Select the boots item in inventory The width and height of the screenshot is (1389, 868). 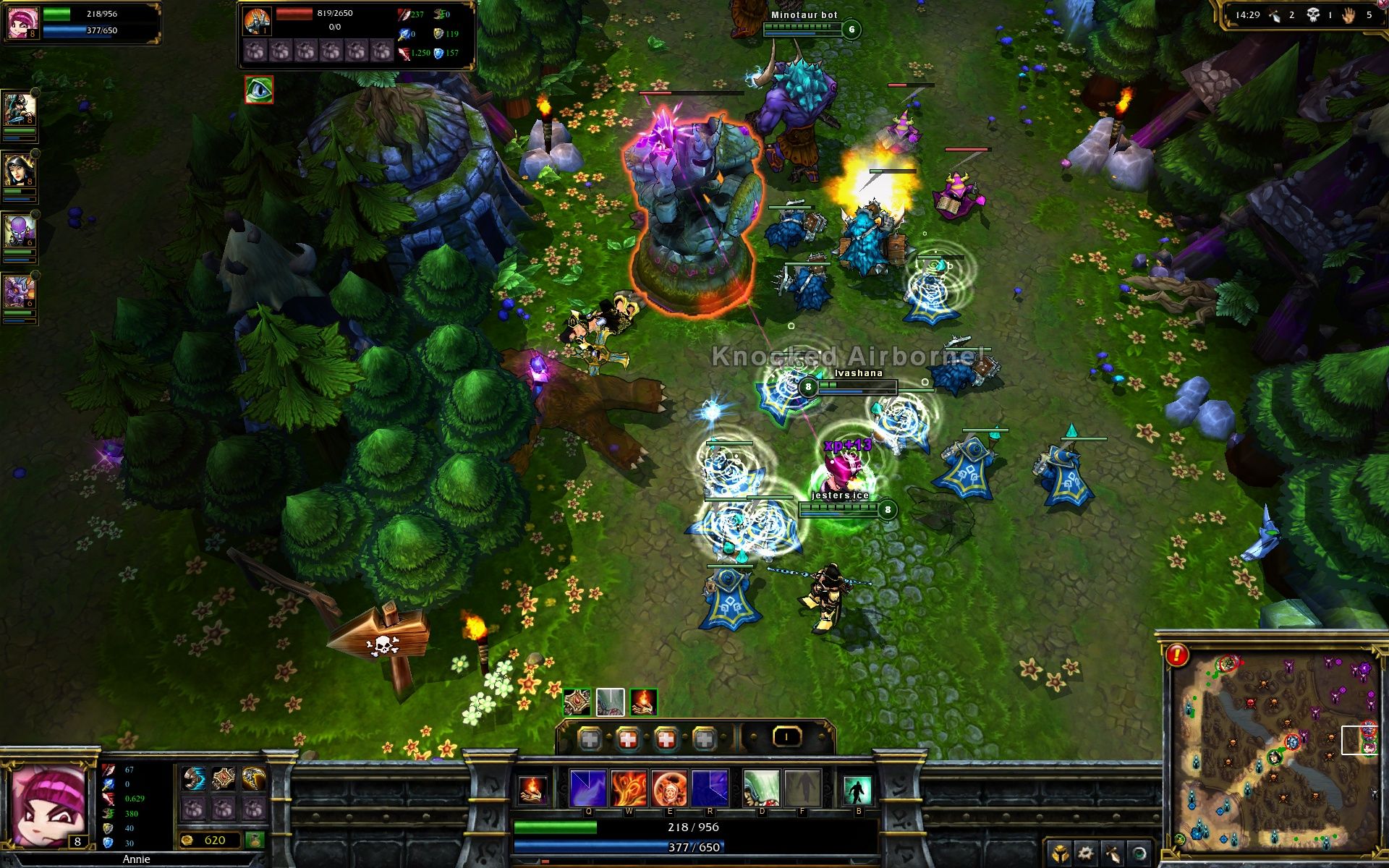coord(194,778)
